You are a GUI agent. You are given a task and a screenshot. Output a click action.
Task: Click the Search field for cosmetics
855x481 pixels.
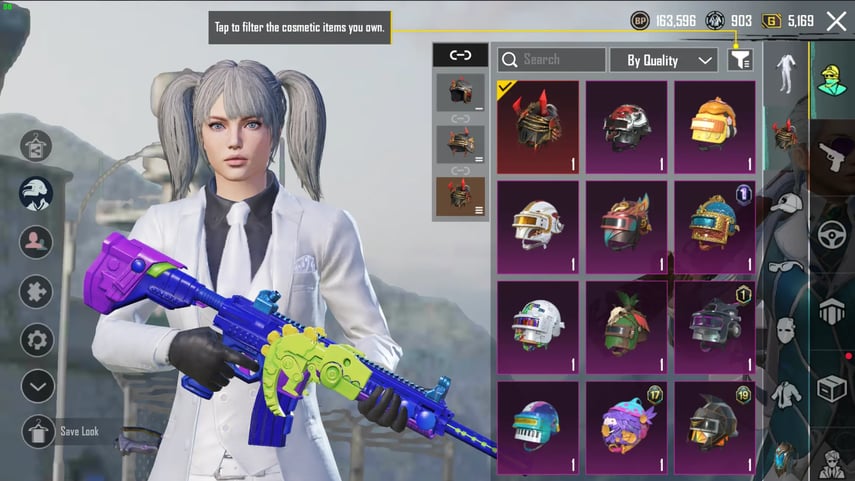tap(552, 60)
